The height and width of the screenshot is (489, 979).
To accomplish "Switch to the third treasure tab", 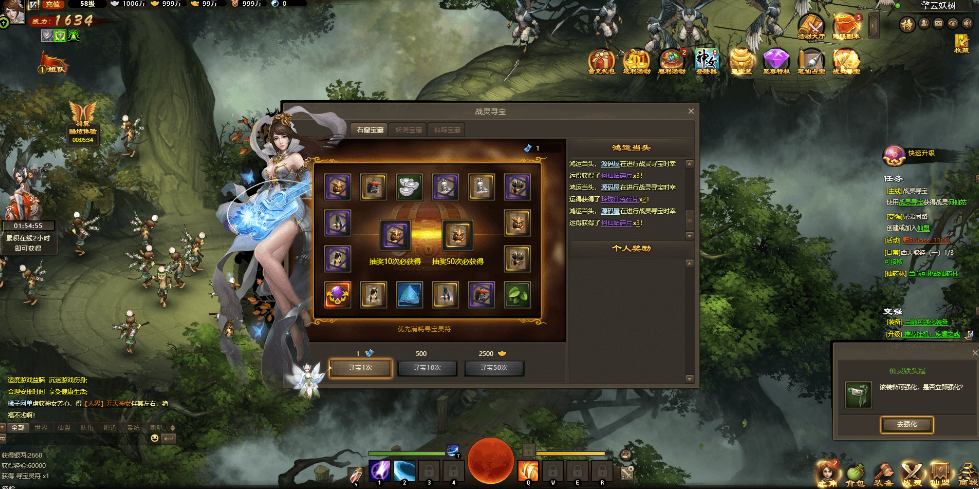I will pos(447,129).
